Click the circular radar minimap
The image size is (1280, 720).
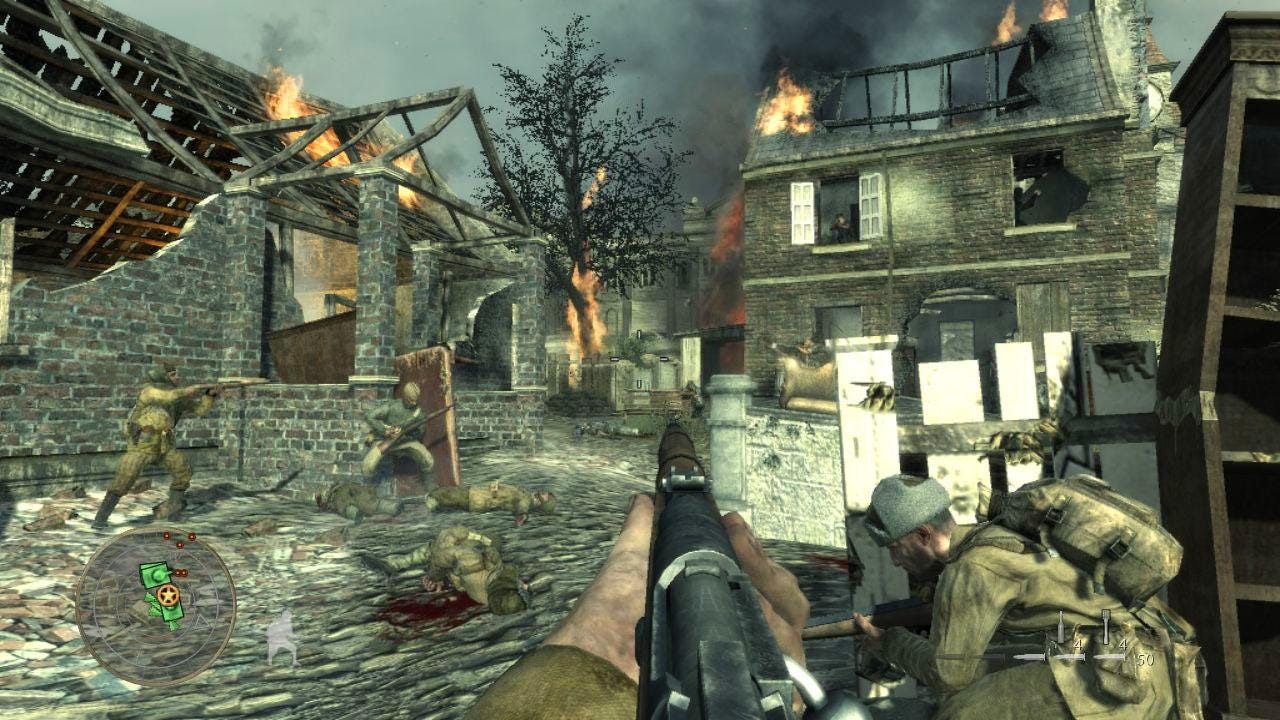(x=155, y=607)
